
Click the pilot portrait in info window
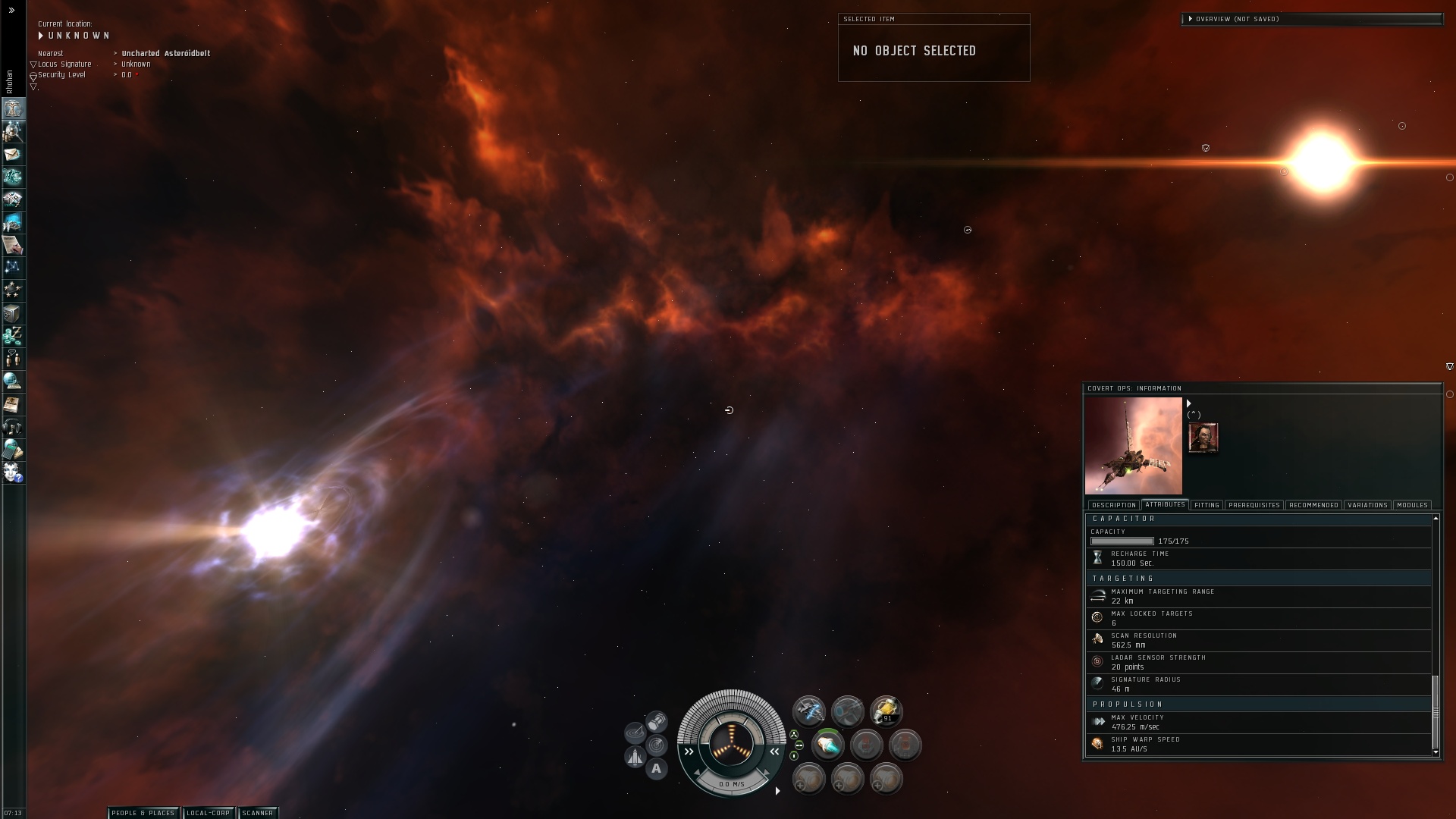[x=1203, y=438]
